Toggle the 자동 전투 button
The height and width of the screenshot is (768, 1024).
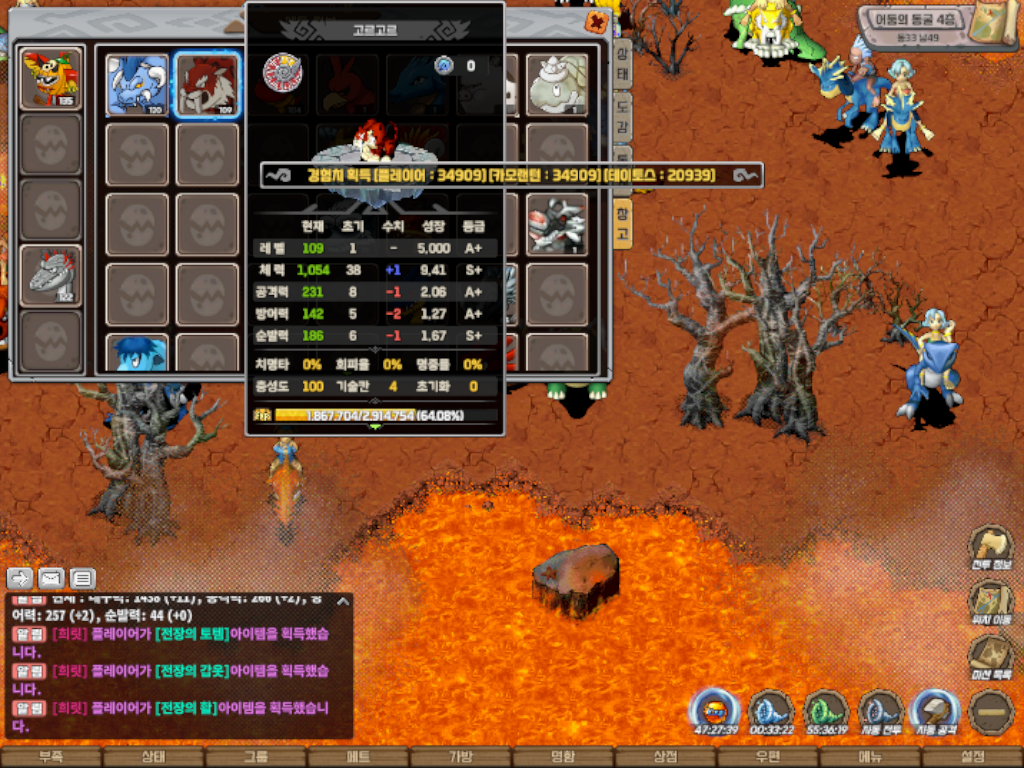(x=880, y=710)
